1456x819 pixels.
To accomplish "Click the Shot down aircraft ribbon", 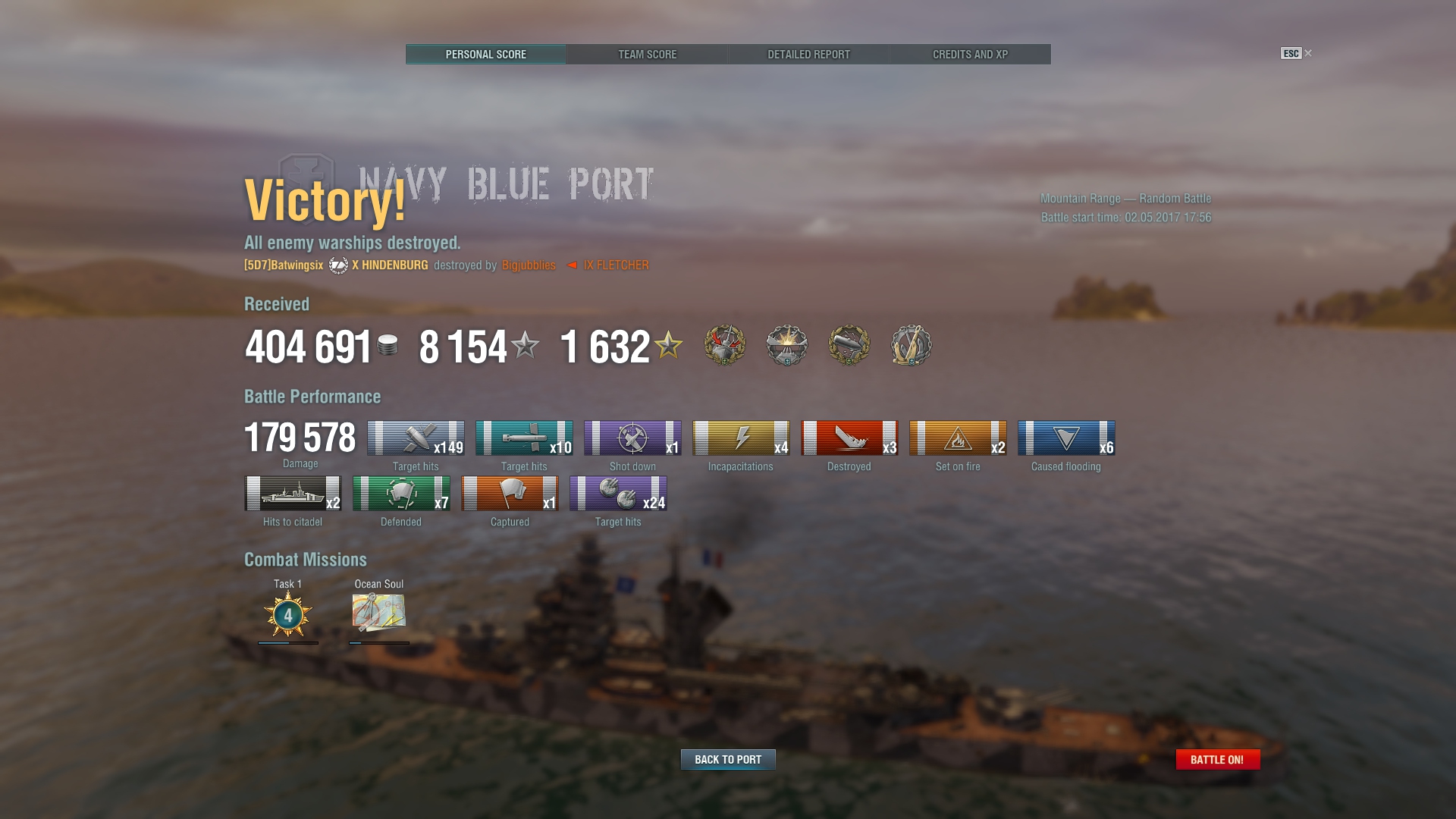I will [x=632, y=438].
